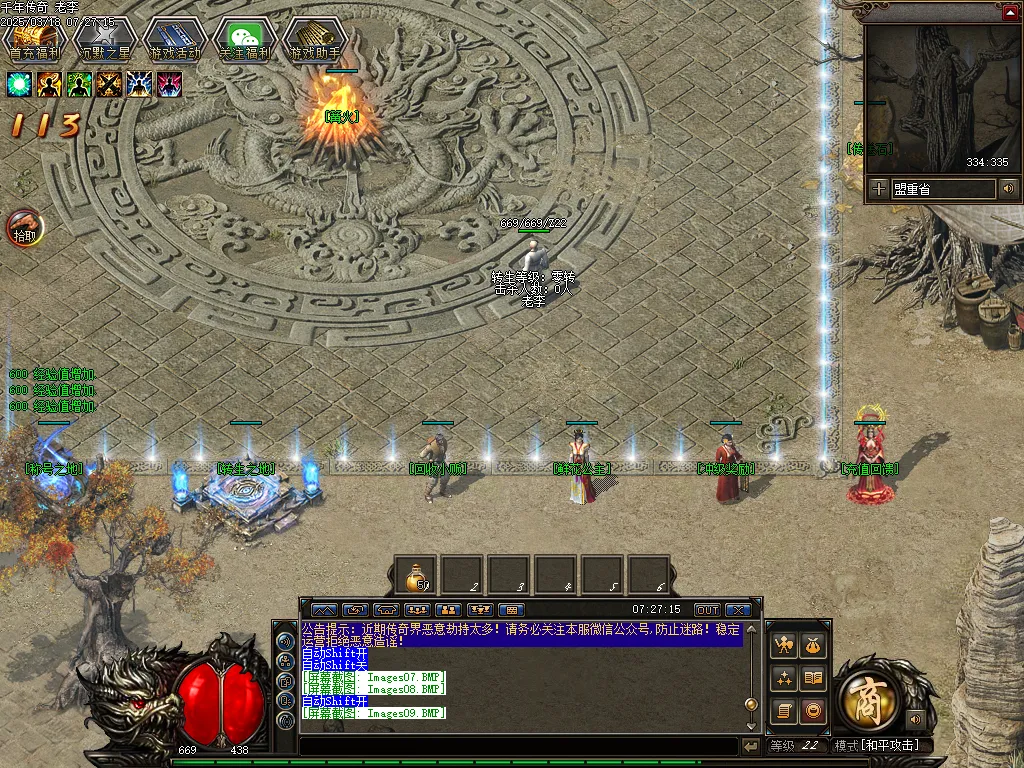The width and height of the screenshot is (1024, 768).
Task: Use the gold potion in hotbar slot one
Action: 415,576
